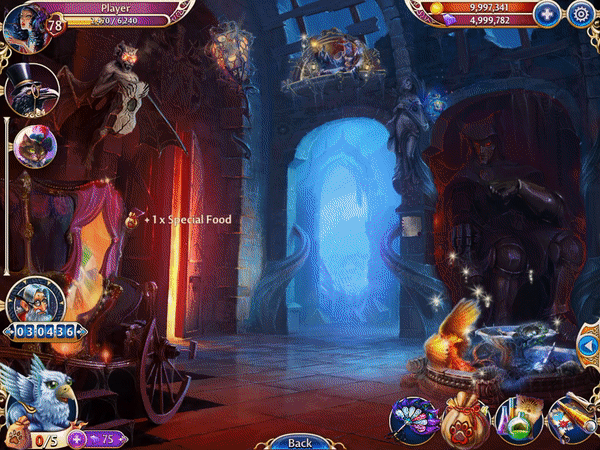
Task: Select the masked jester portrait
Action: pyautogui.click(x=34, y=147)
